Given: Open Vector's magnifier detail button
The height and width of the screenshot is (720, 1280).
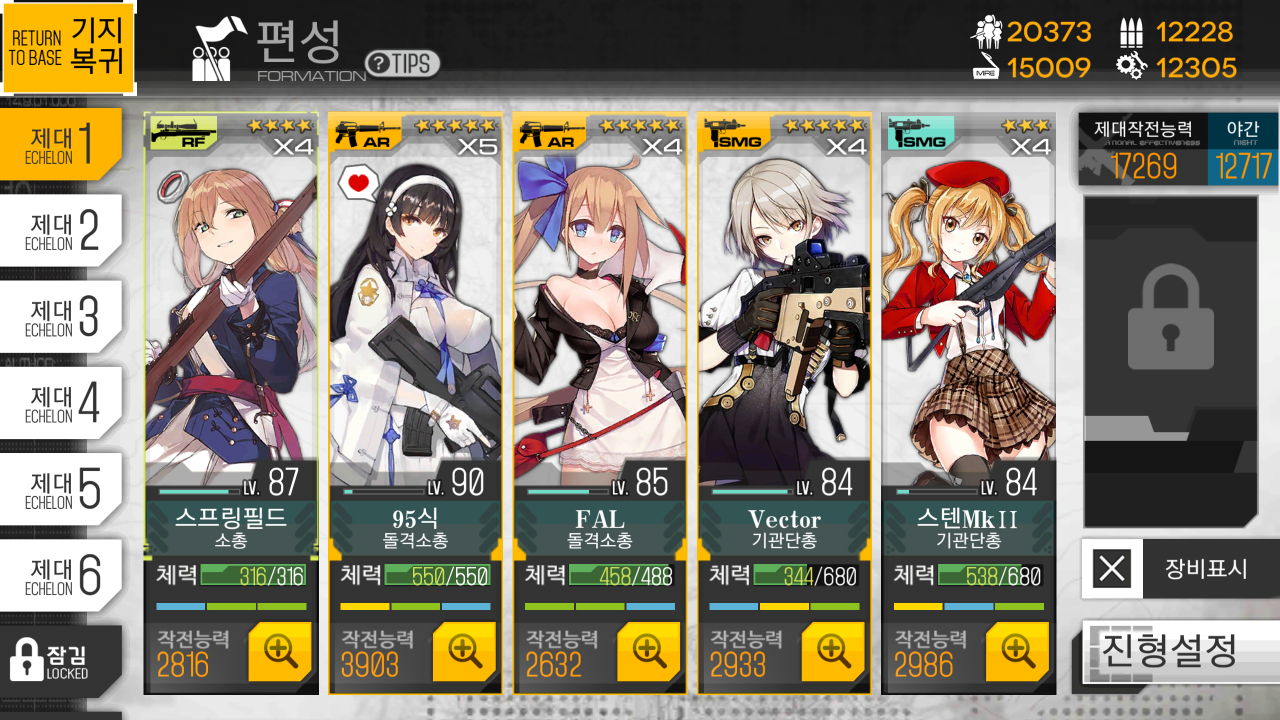Looking at the screenshot, I should (x=833, y=651).
